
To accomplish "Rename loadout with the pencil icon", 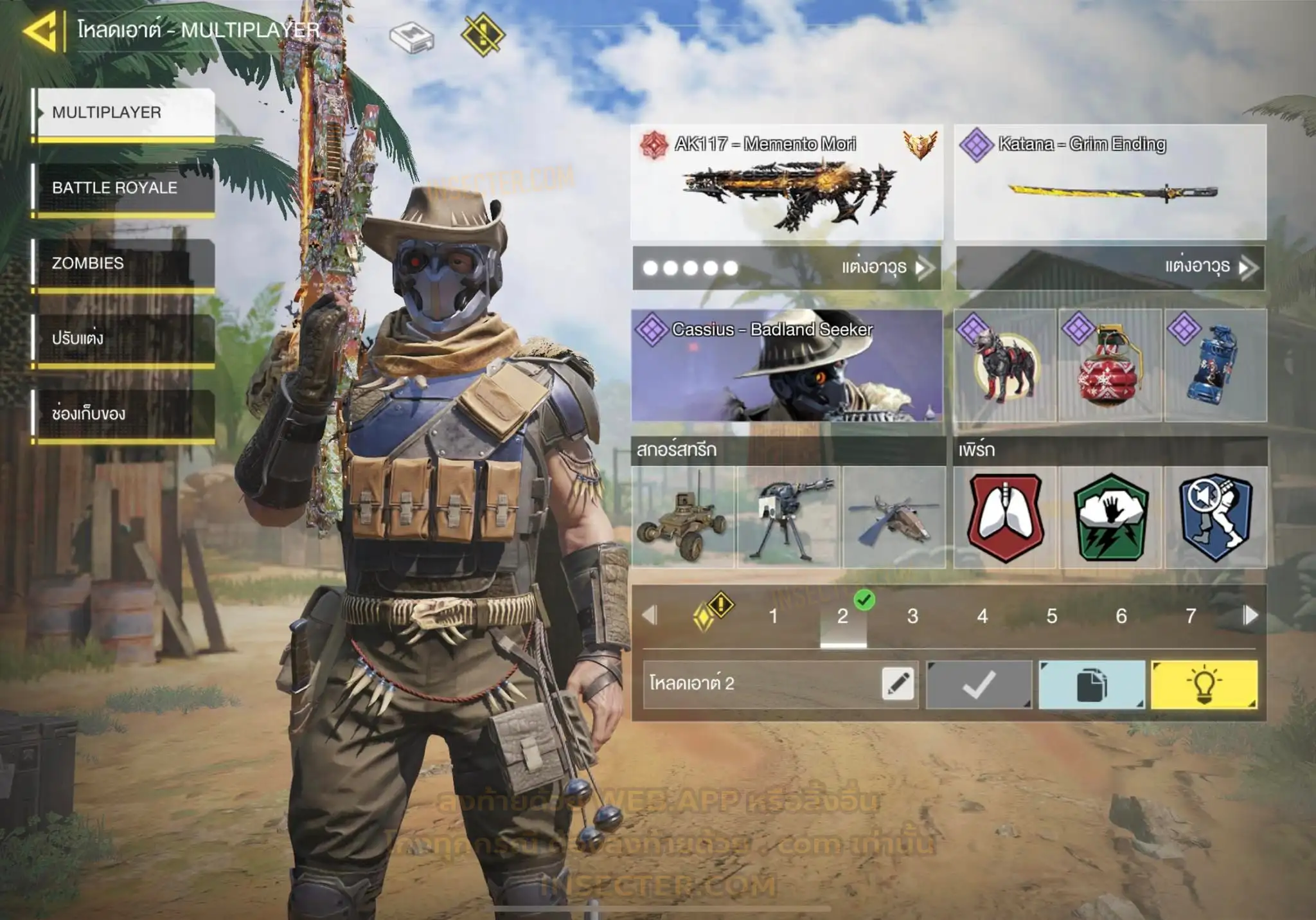I will (898, 683).
